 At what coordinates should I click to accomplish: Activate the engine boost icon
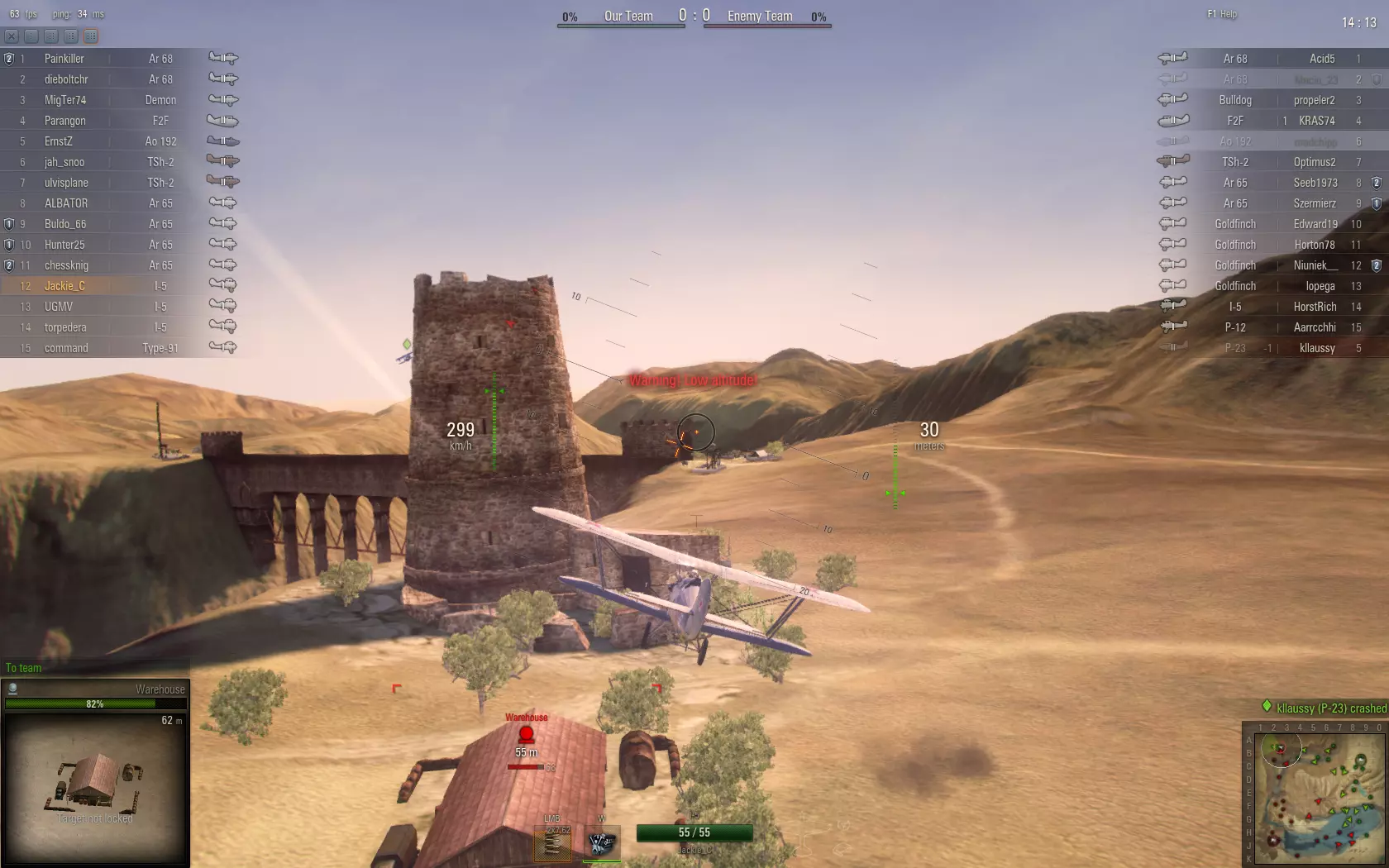pos(601,843)
